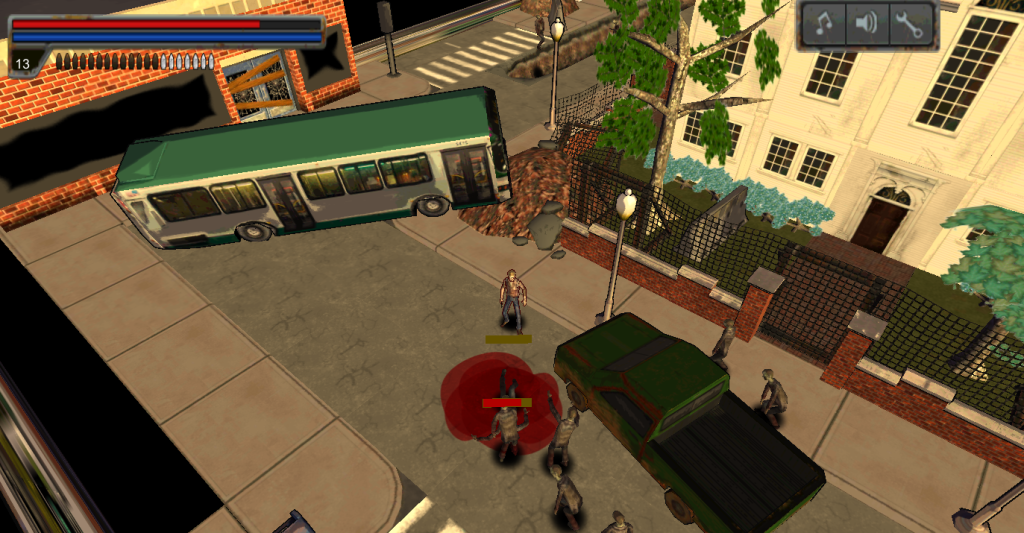Toggle the music note button
1024x533 pixels.
[x=825, y=25]
